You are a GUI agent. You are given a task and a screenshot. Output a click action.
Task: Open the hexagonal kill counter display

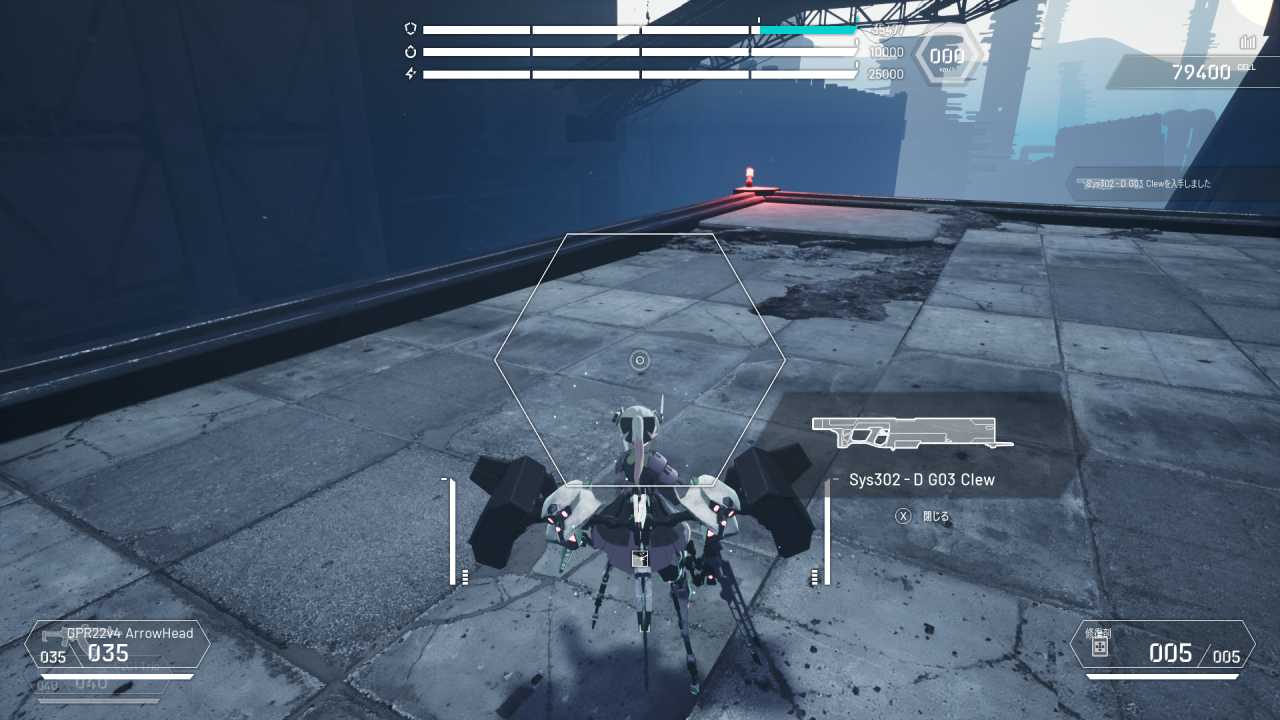[947, 55]
